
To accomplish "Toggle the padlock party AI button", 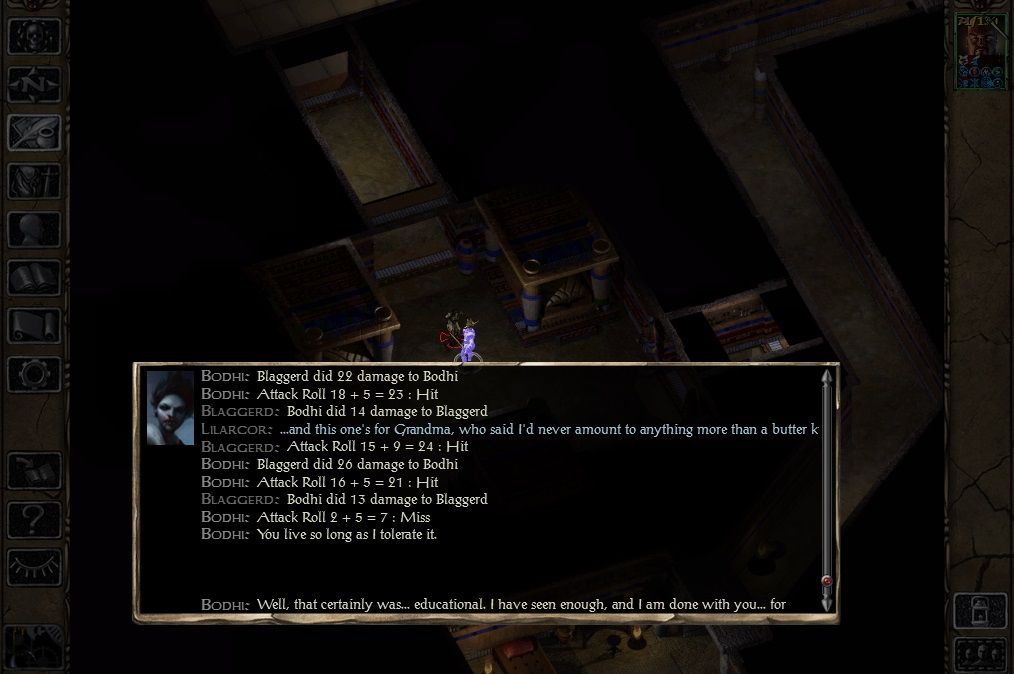I will [x=979, y=609].
